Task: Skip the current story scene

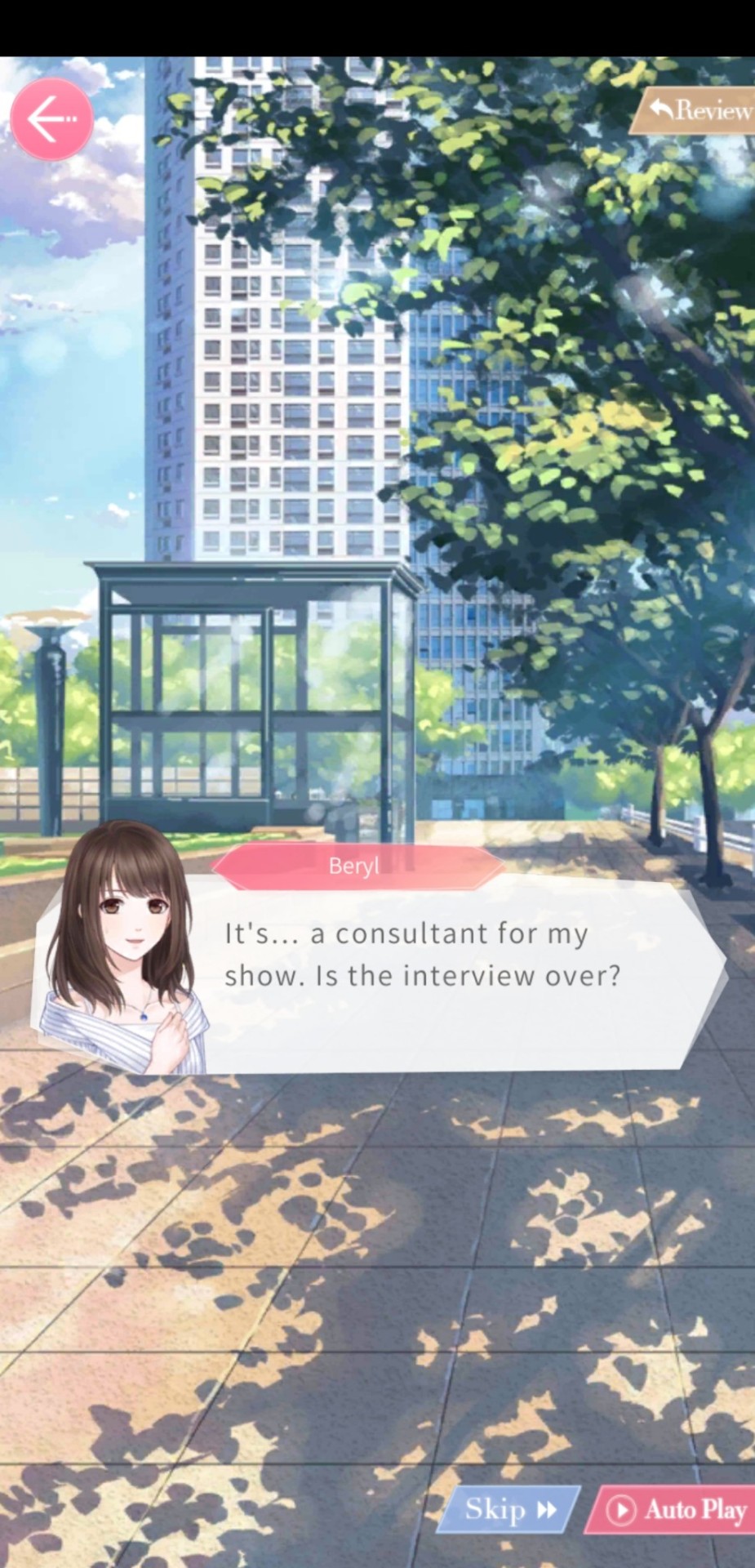Action: pyautogui.click(x=510, y=1508)
